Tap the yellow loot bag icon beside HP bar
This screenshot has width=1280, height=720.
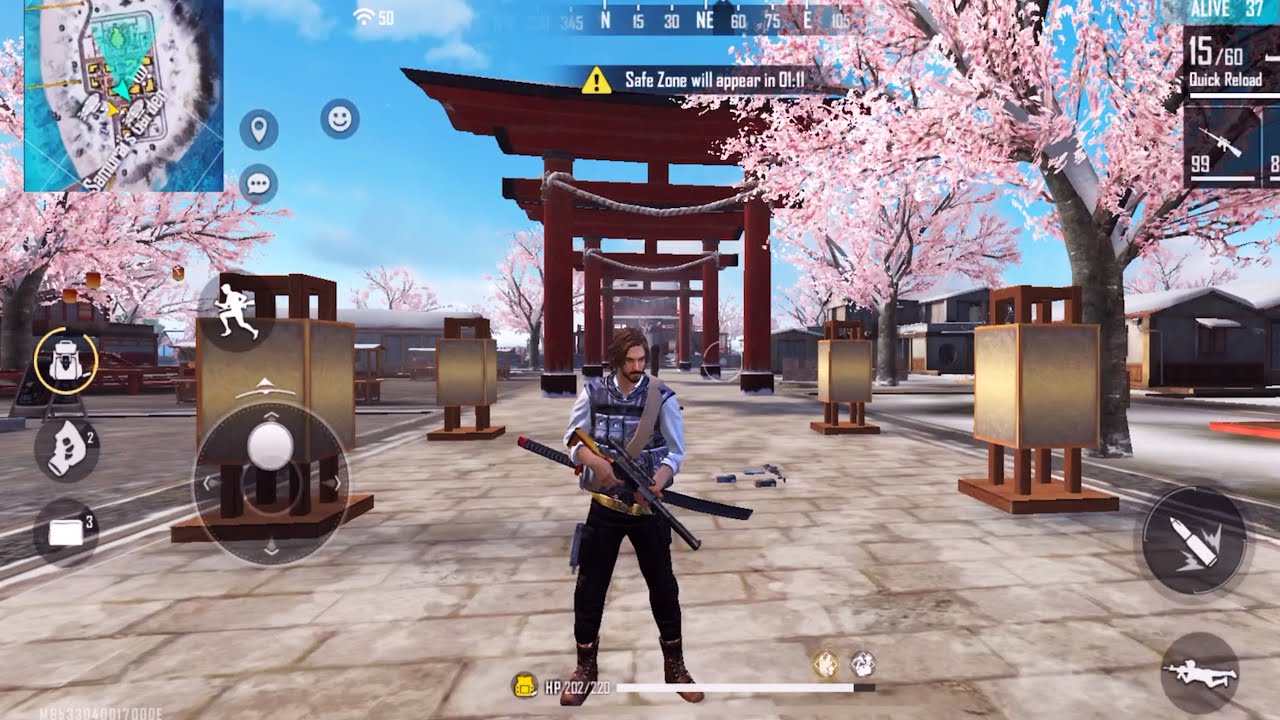tap(524, 684)
